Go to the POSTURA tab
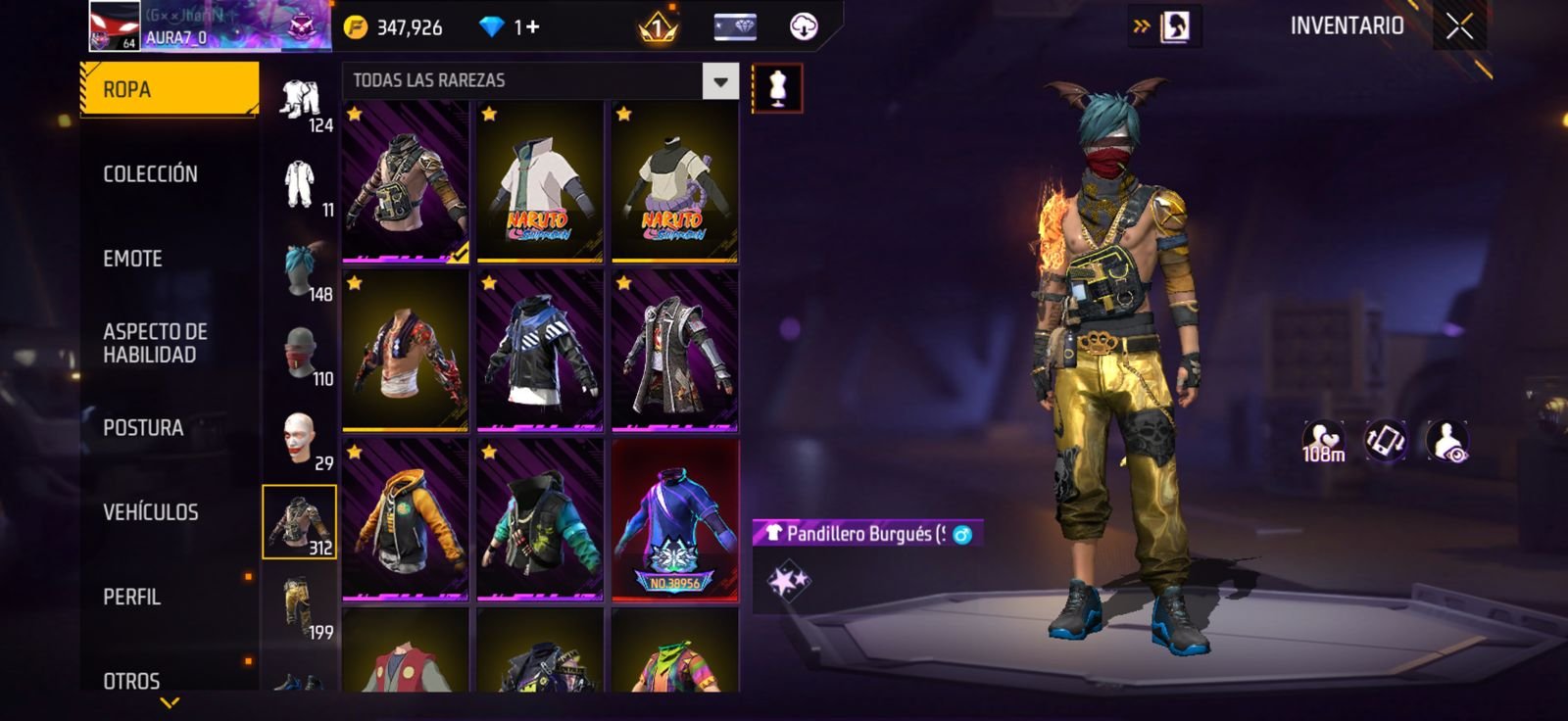Screen dimensions: 1568x721 143,428
